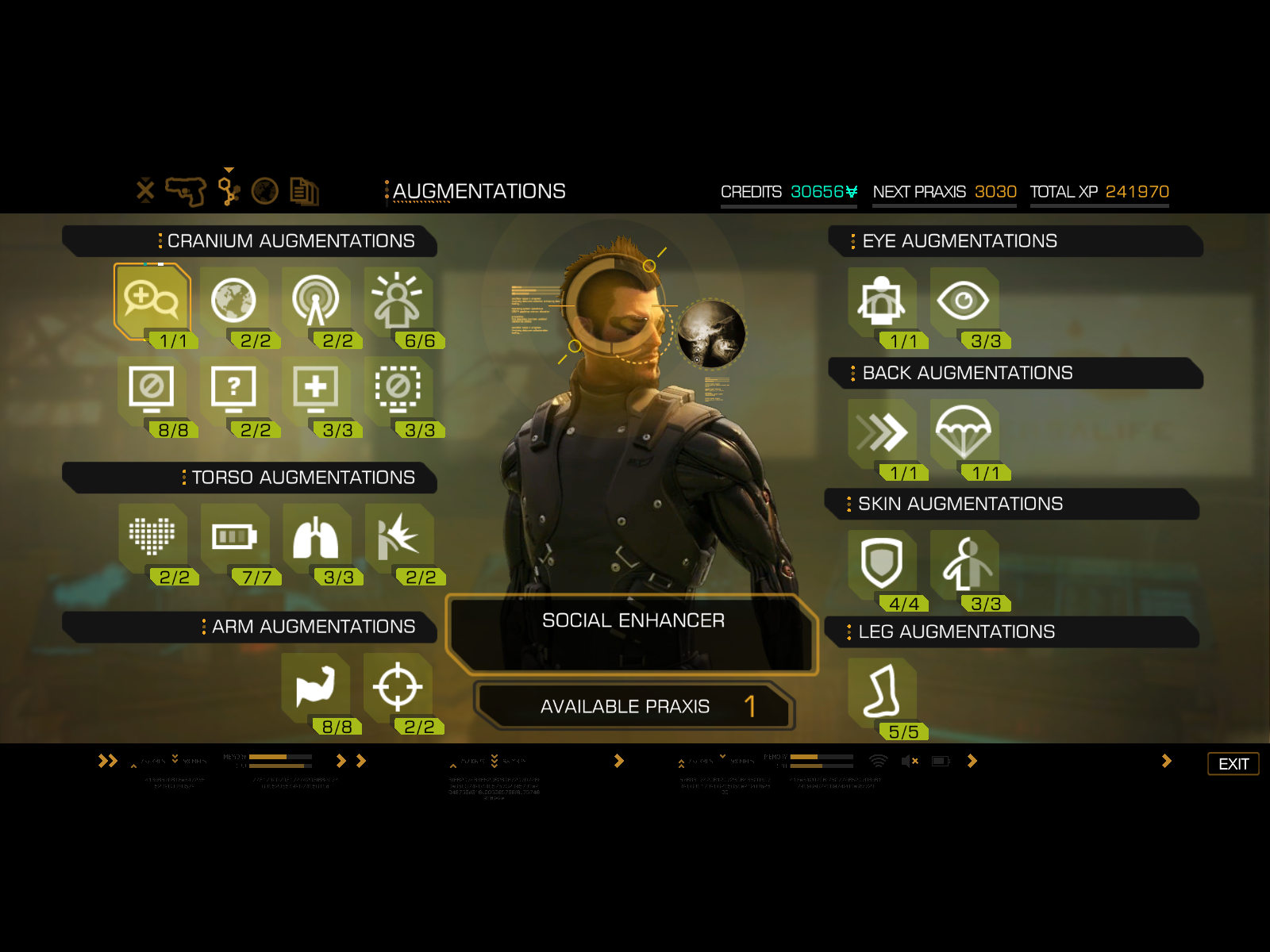Select the double-arrow reflex booster augmentation
The width and height of the screenshot is (1270, 952).
[x=882, y=433]
